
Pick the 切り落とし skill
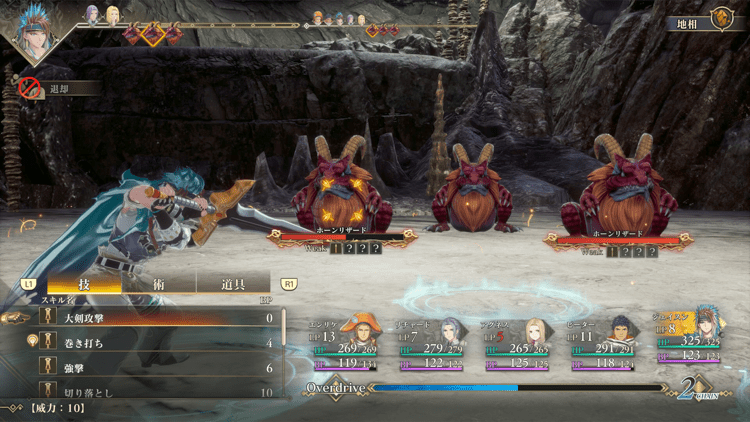point(150,392)
